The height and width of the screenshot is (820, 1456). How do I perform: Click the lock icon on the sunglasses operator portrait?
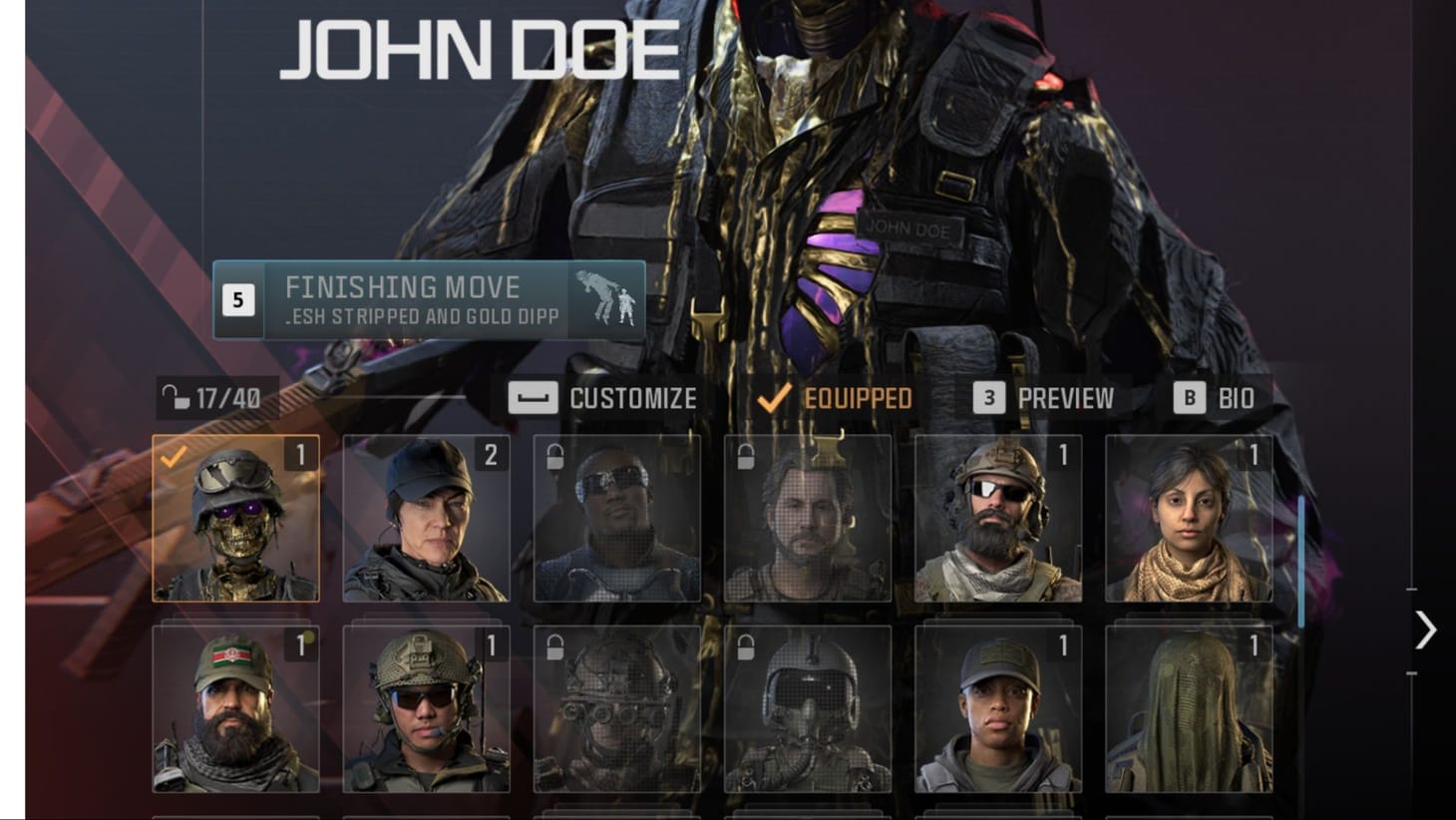tap(554, 456)
